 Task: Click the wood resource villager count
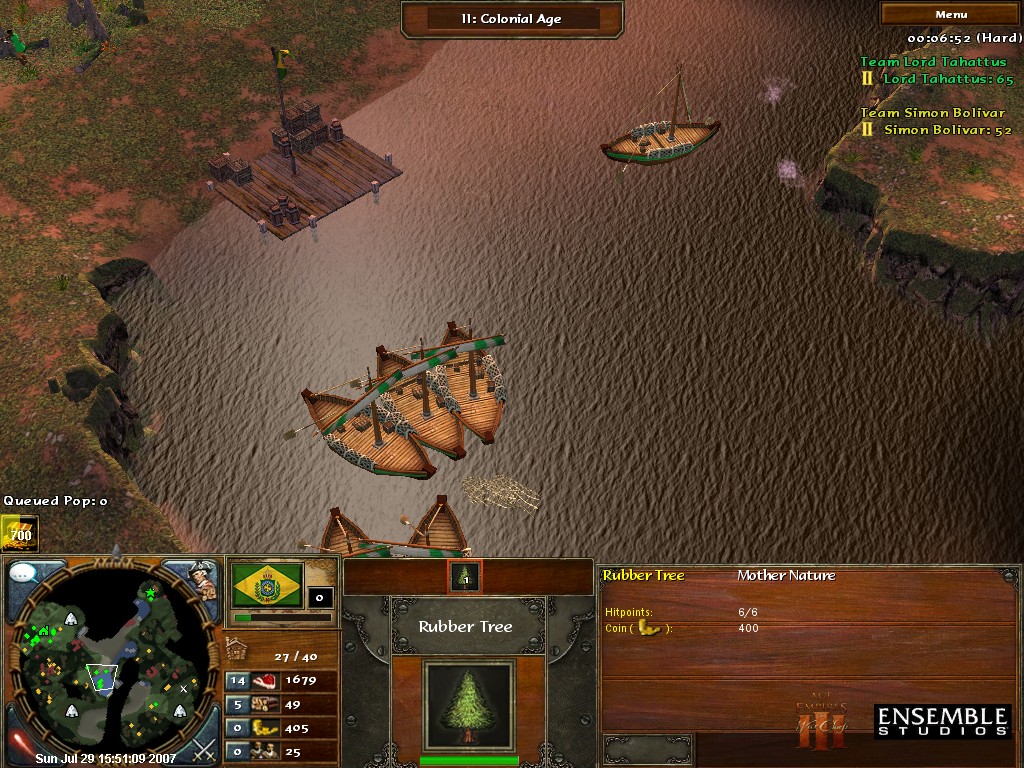pos(237,704)
